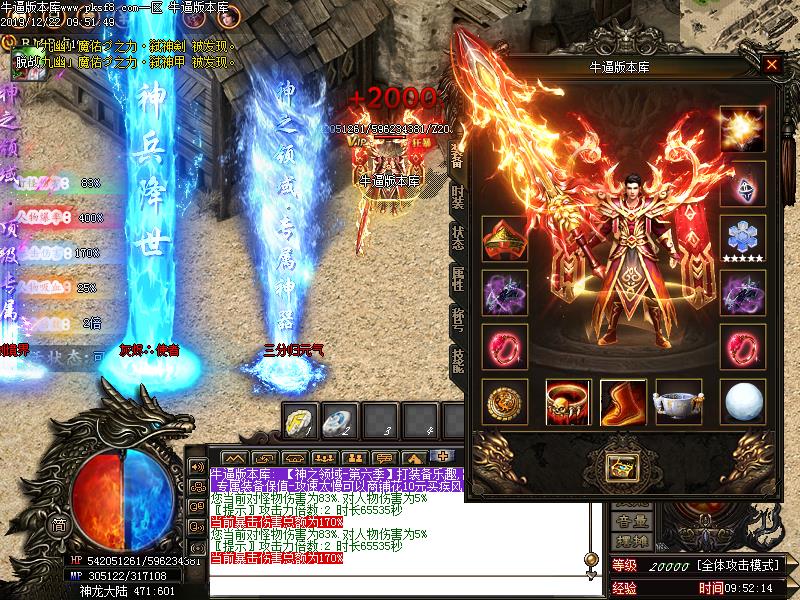Show the 属性 attributes tab
The width and height of the screenshot is (800, 600).
(458, 278)
